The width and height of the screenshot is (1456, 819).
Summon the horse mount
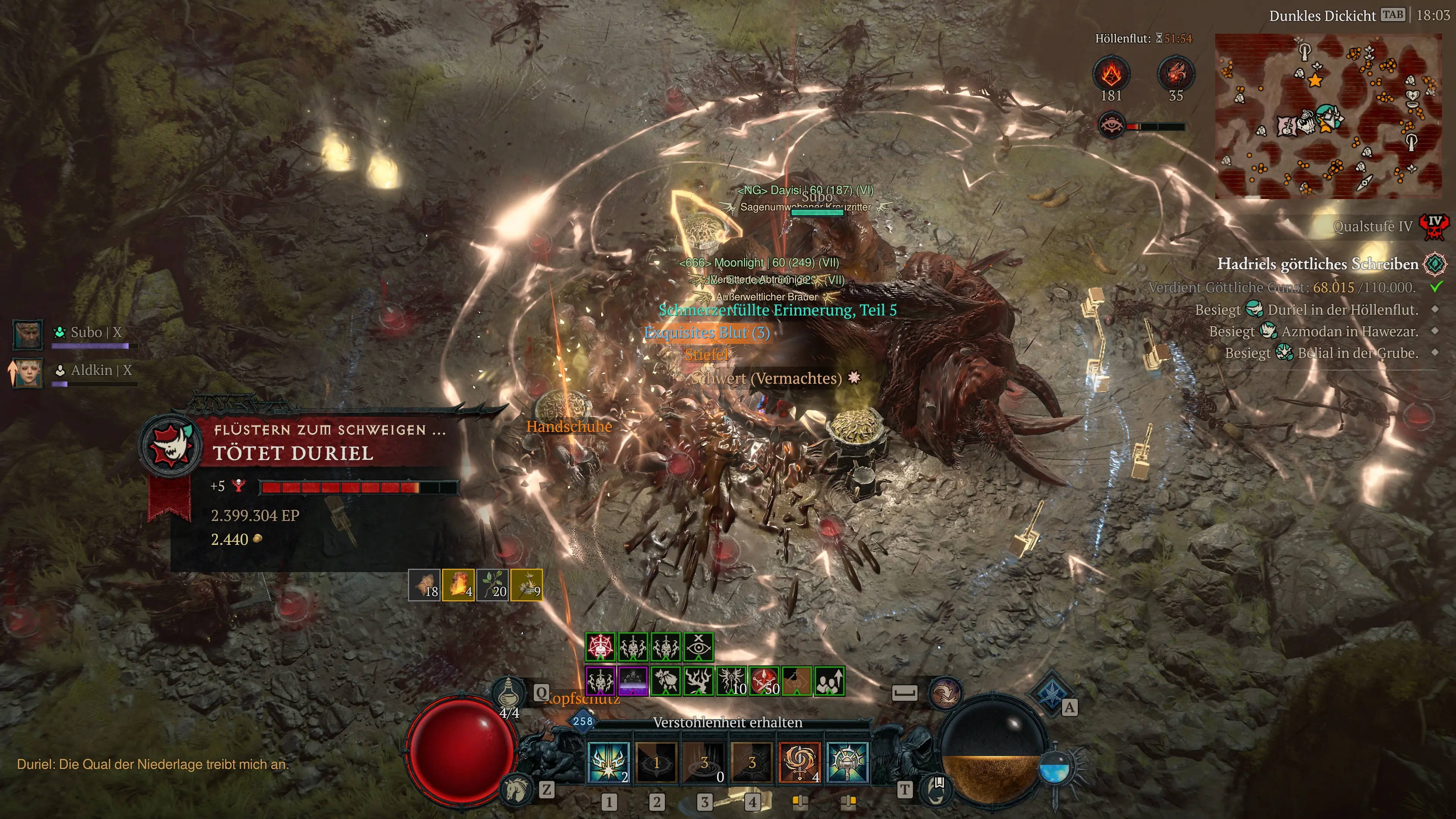[516, 789]
